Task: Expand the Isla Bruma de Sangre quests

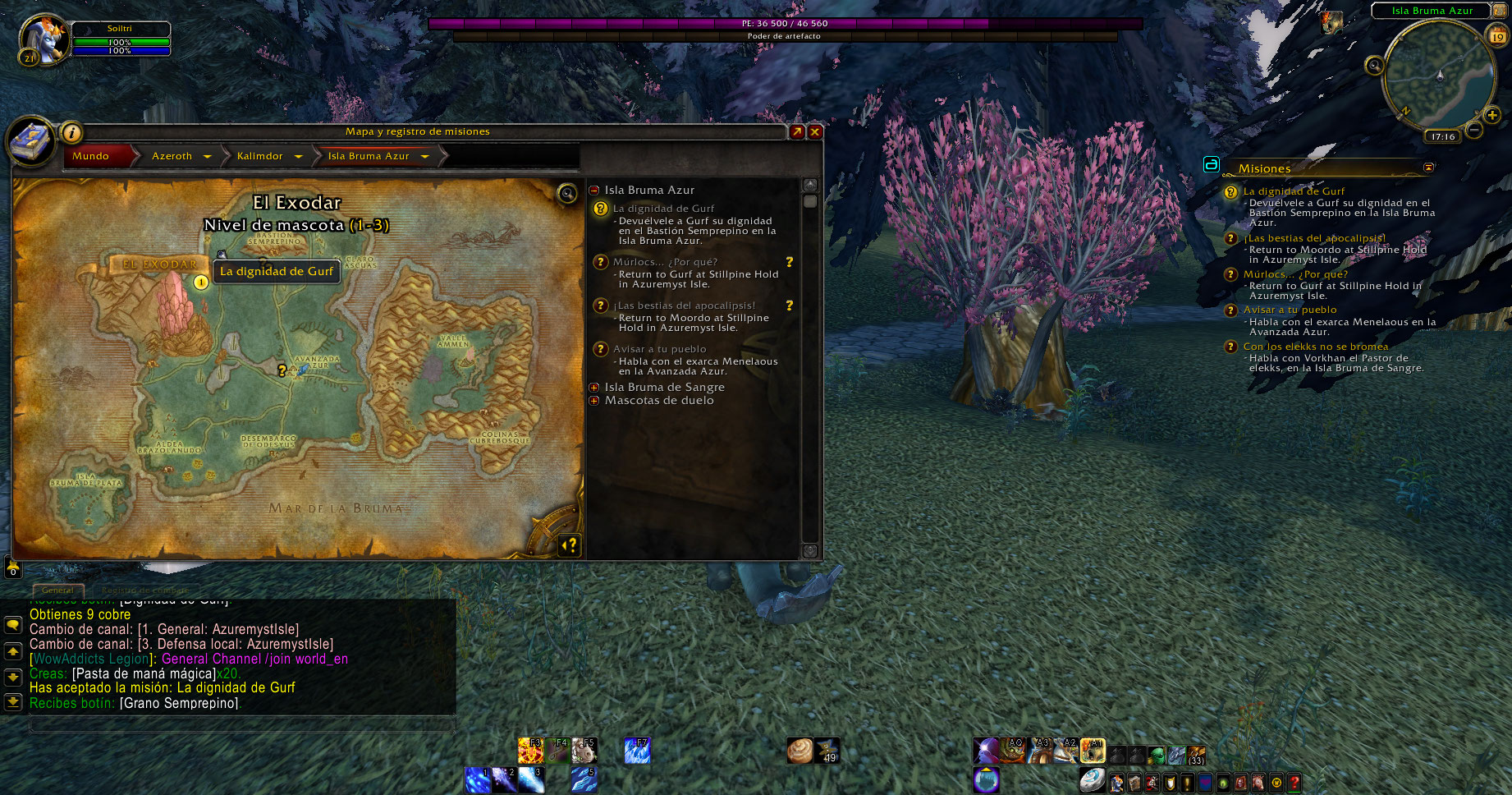Action: tap(594, 388)
